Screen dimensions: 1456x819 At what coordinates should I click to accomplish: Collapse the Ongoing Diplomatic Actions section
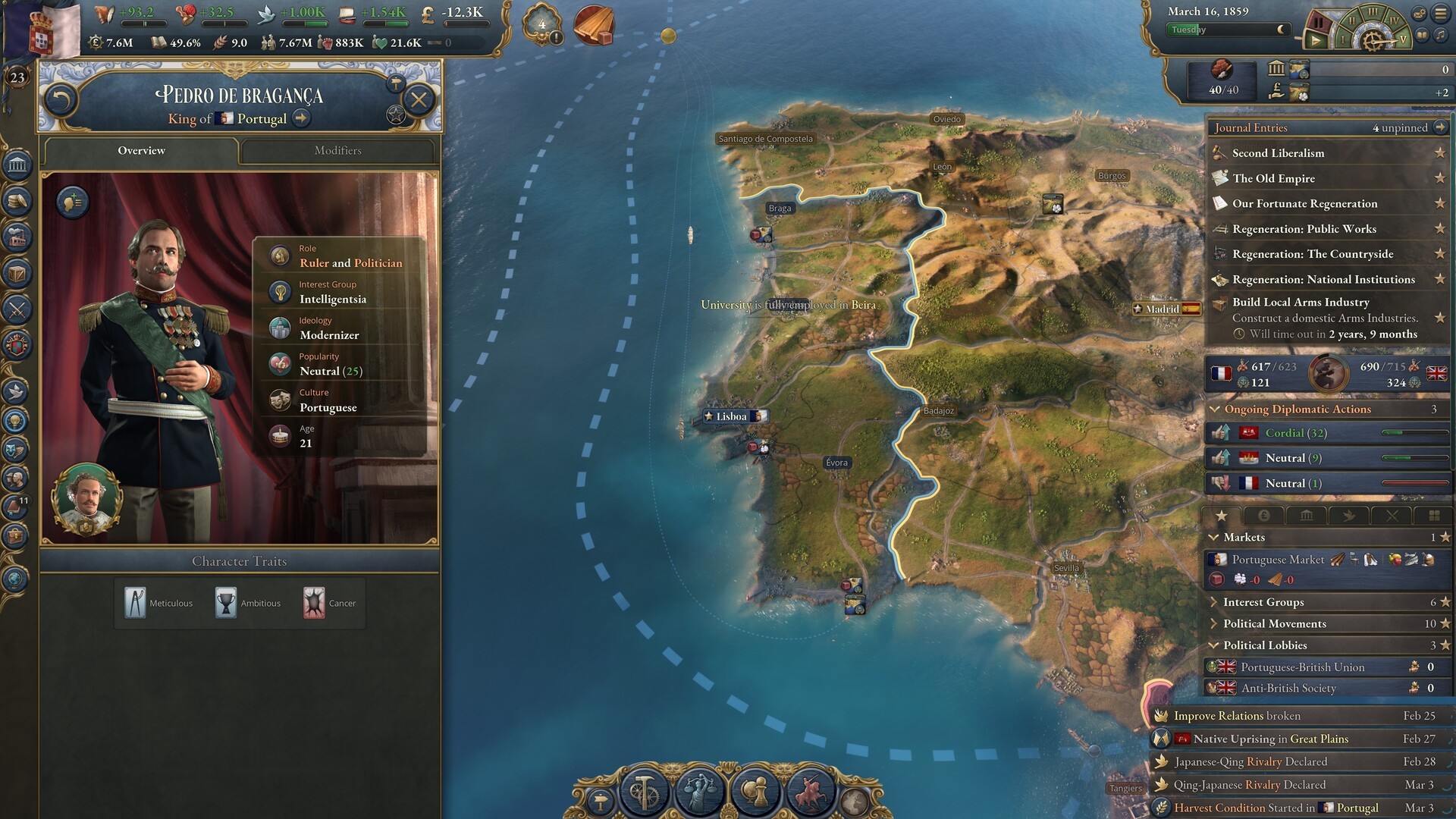1215,409
